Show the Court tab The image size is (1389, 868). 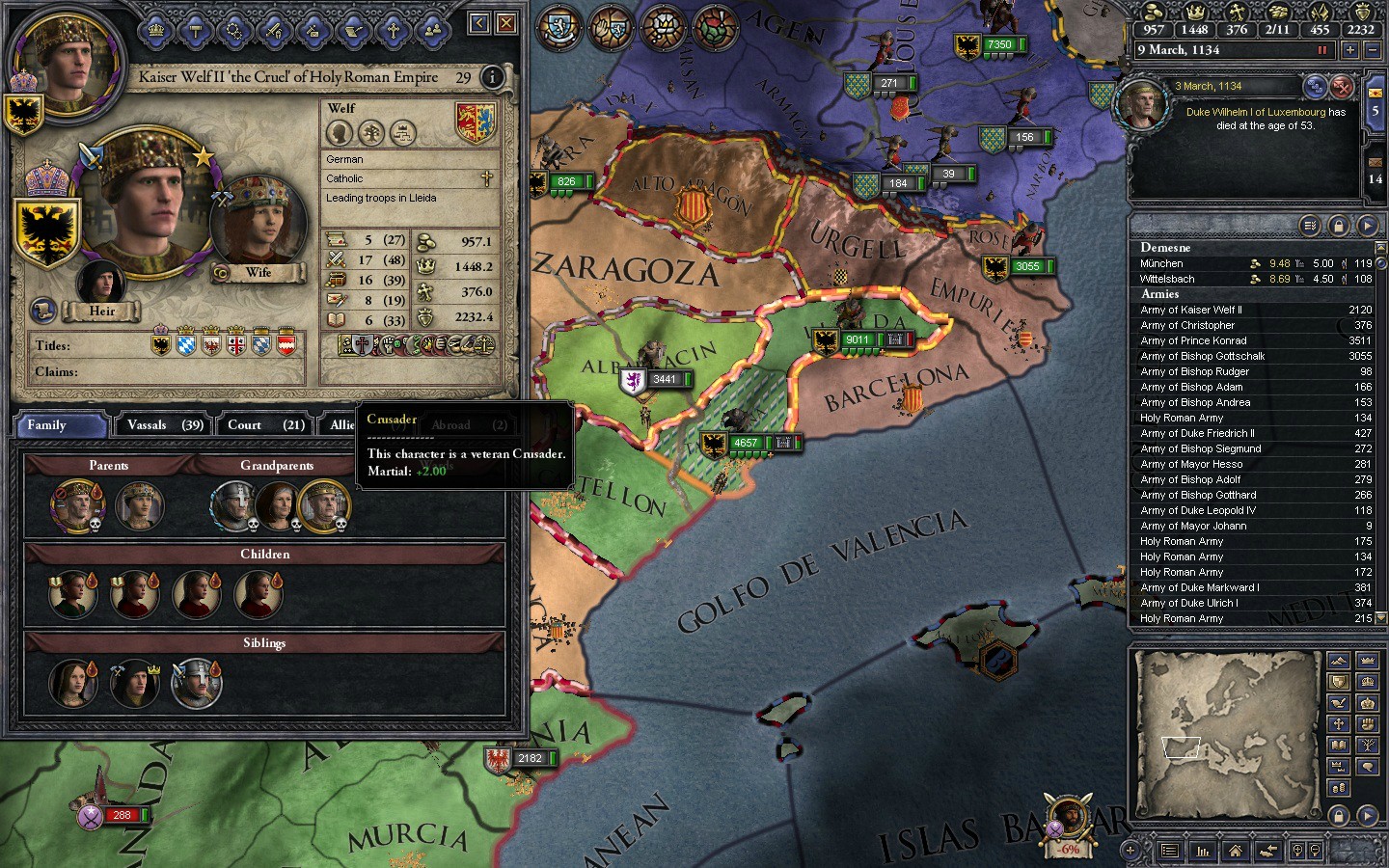265,425
